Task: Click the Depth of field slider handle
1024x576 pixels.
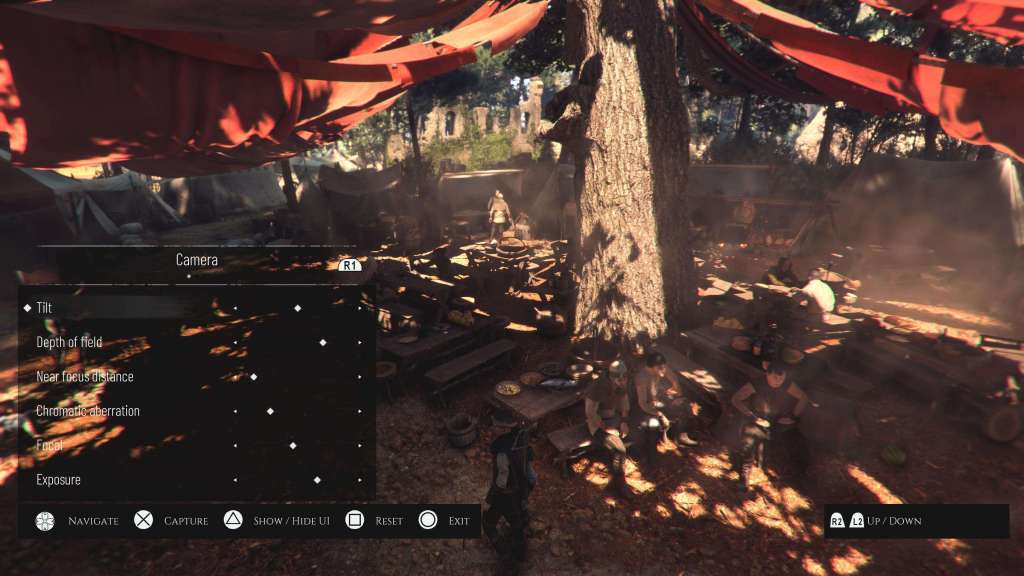Action: click(322, 342)
